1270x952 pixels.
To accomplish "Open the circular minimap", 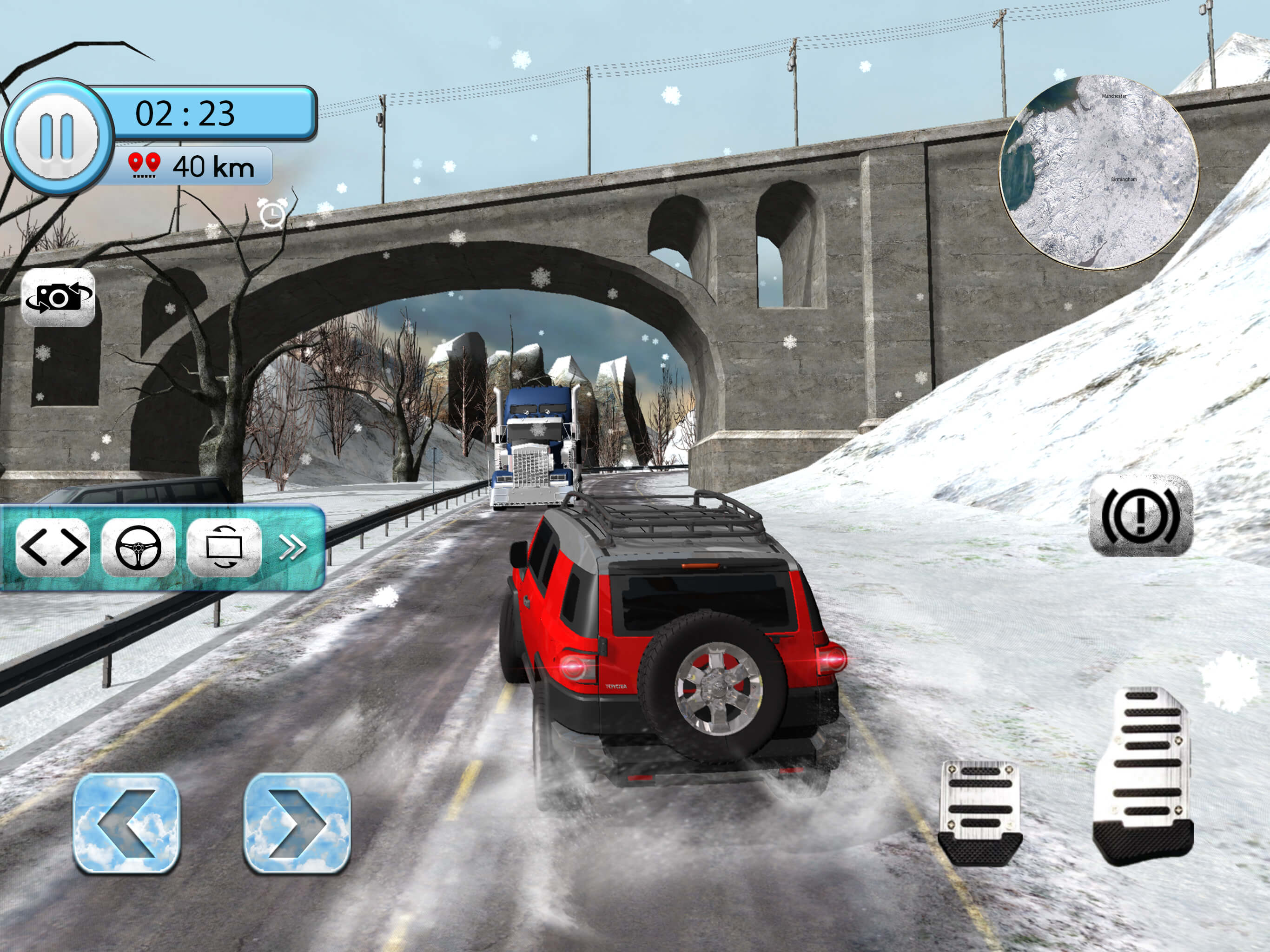I will [x=1099, y=173].
